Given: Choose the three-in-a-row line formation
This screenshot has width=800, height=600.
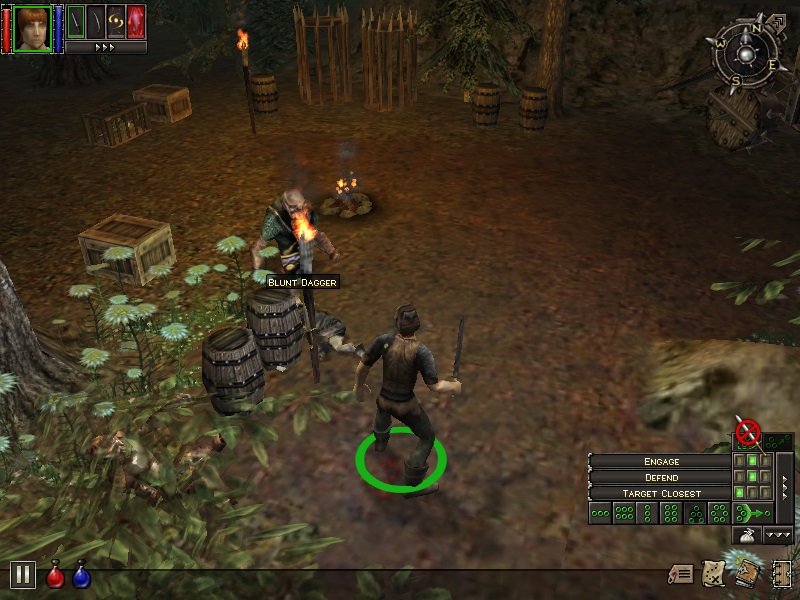Looking at the screenshot, I should click(x=600, y=514).
